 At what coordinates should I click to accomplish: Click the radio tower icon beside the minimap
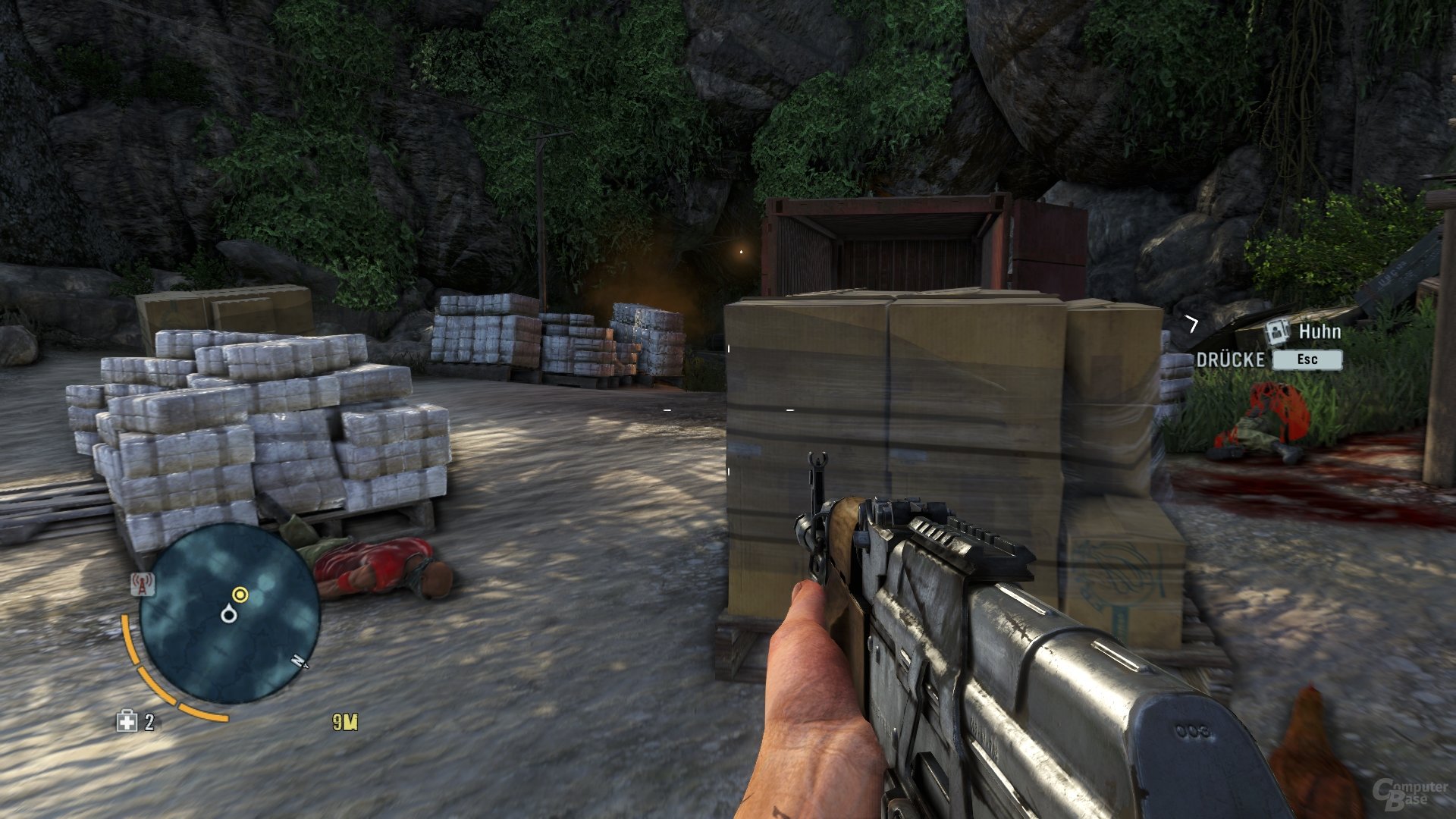click(x=143, y=585)
